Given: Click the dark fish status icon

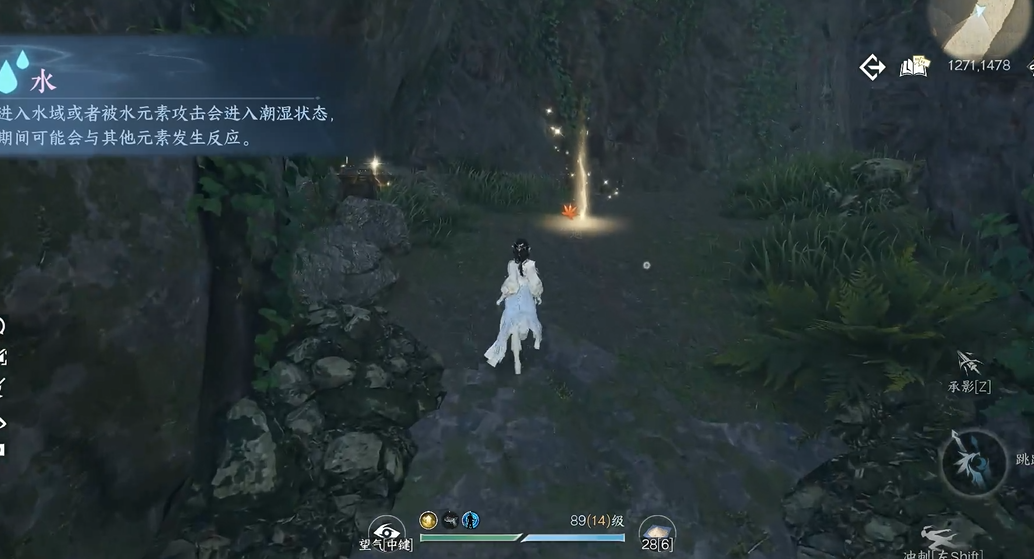Looking at the screenshot, I should coord(449,520).
